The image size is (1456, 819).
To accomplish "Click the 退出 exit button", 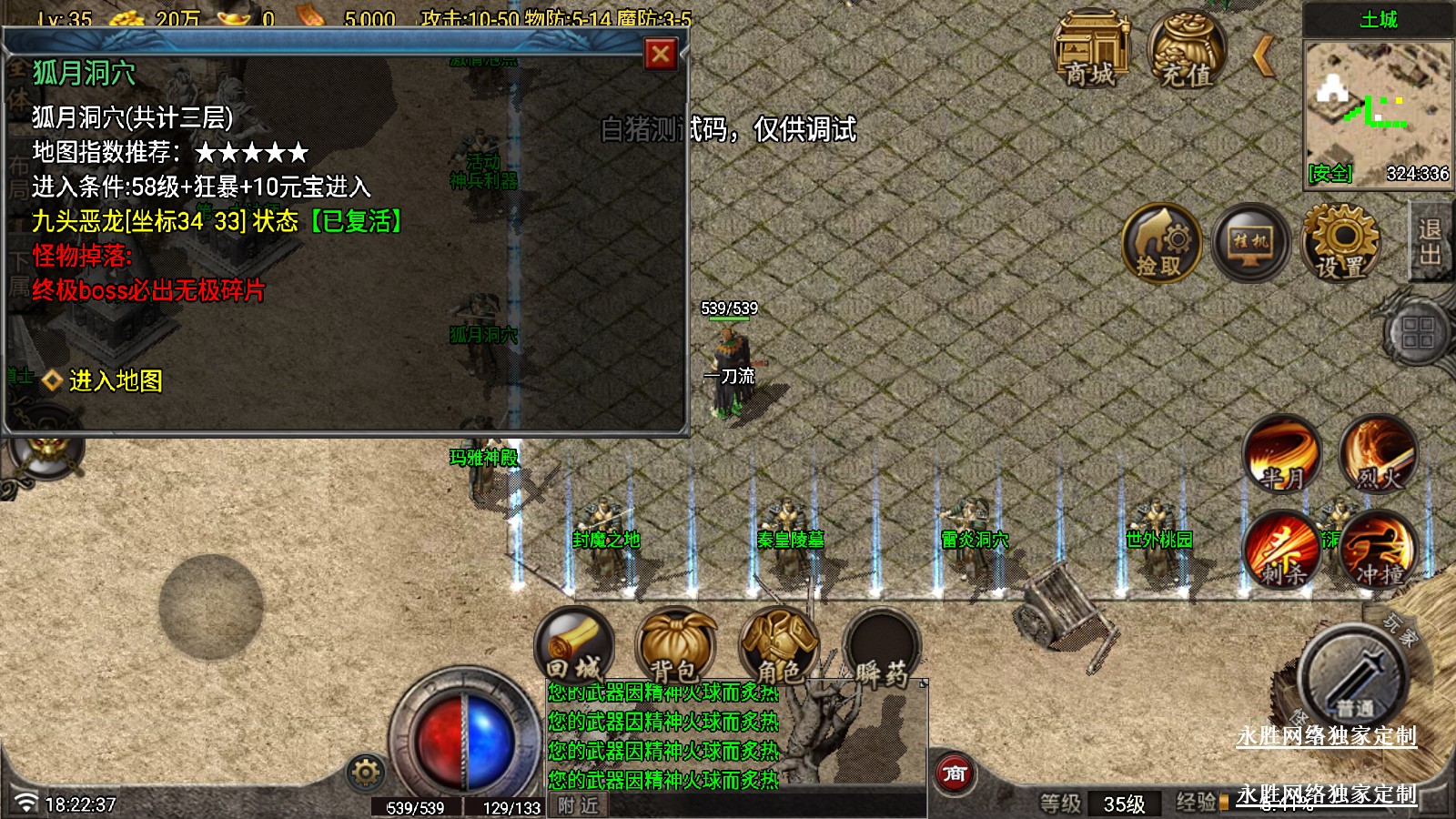I will pyautogui.click(x=1430, y=242).
